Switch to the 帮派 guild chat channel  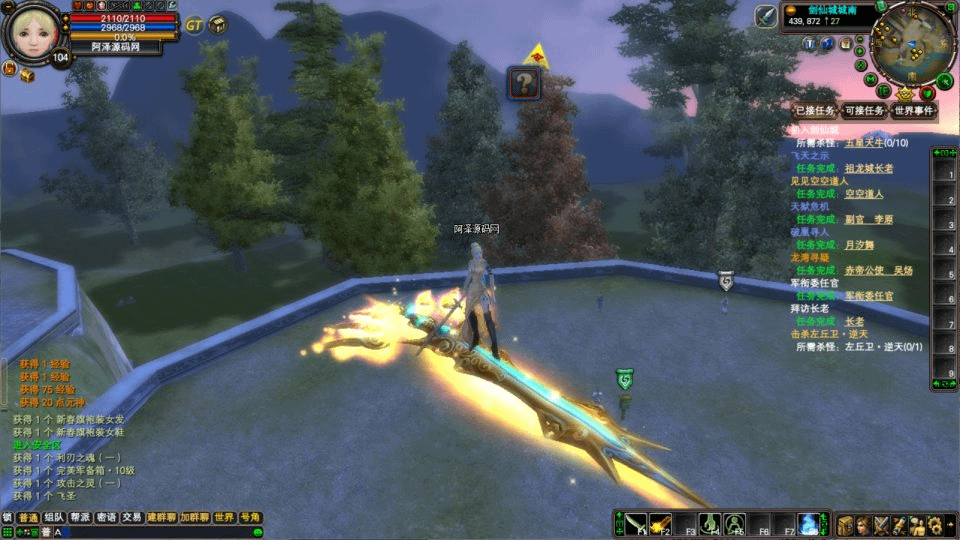(x=81, y=518)
